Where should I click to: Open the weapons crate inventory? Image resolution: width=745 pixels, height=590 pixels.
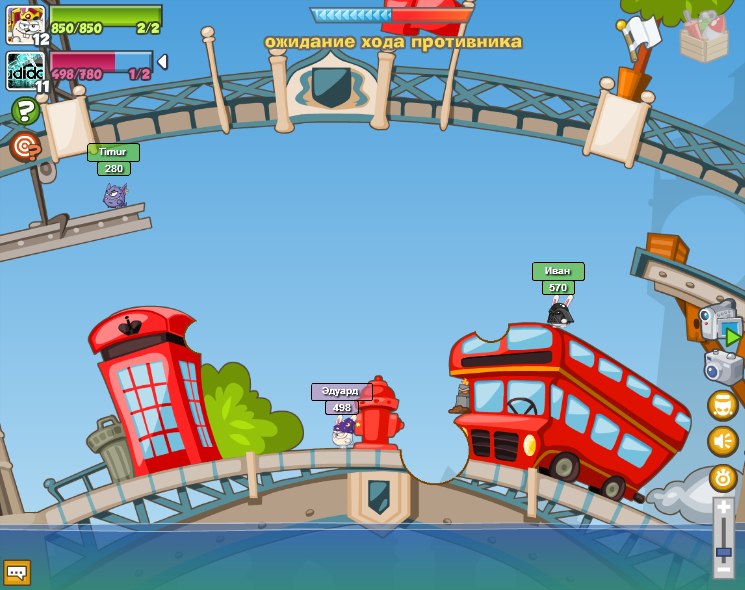pos(704,36)
